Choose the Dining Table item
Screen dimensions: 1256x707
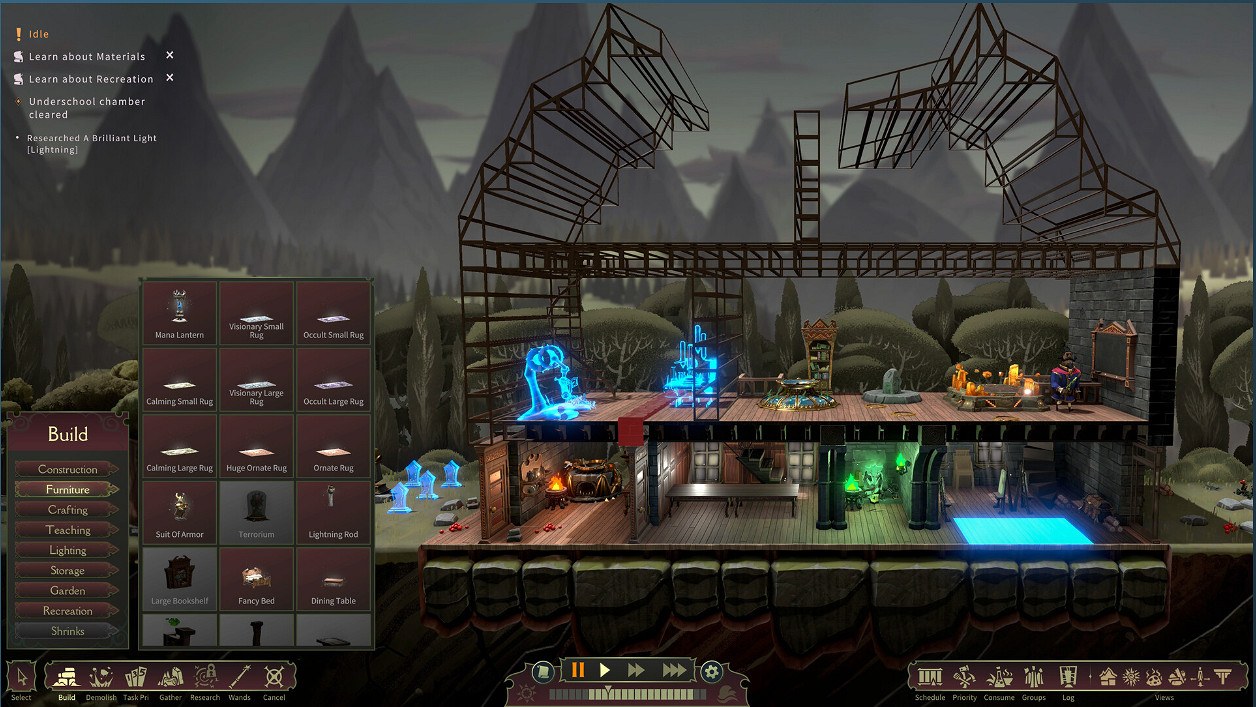click(x=333, y=580)
